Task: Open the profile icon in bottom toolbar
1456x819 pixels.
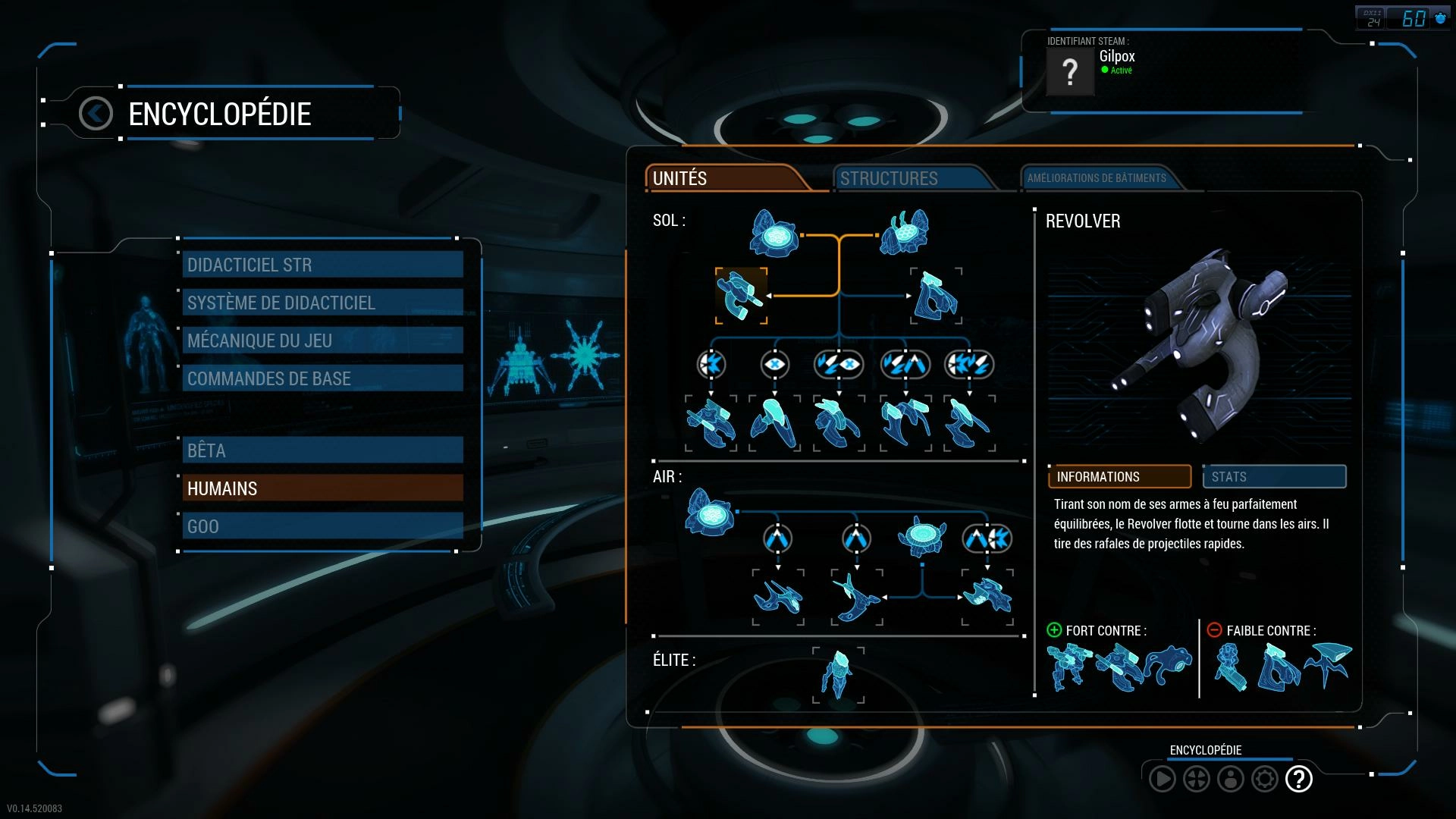Action: pos(1230,779)
